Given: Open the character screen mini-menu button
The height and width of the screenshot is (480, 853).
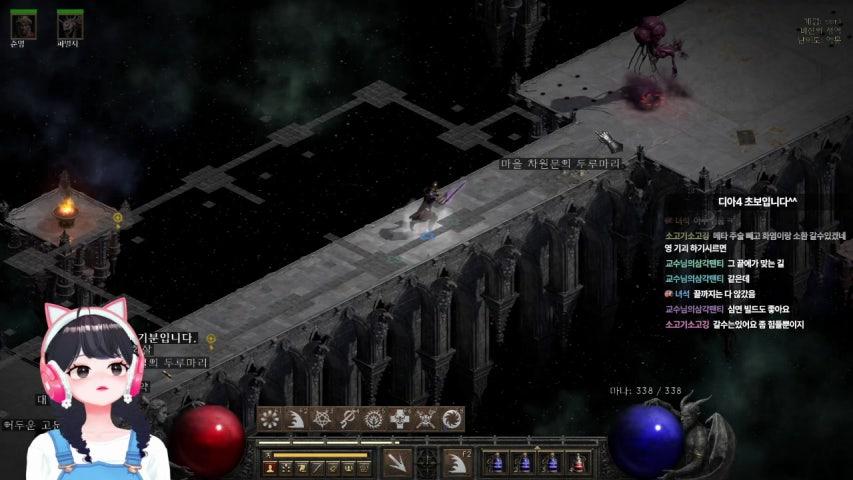Looking at the screenshot, I should [x=270, y=468].
